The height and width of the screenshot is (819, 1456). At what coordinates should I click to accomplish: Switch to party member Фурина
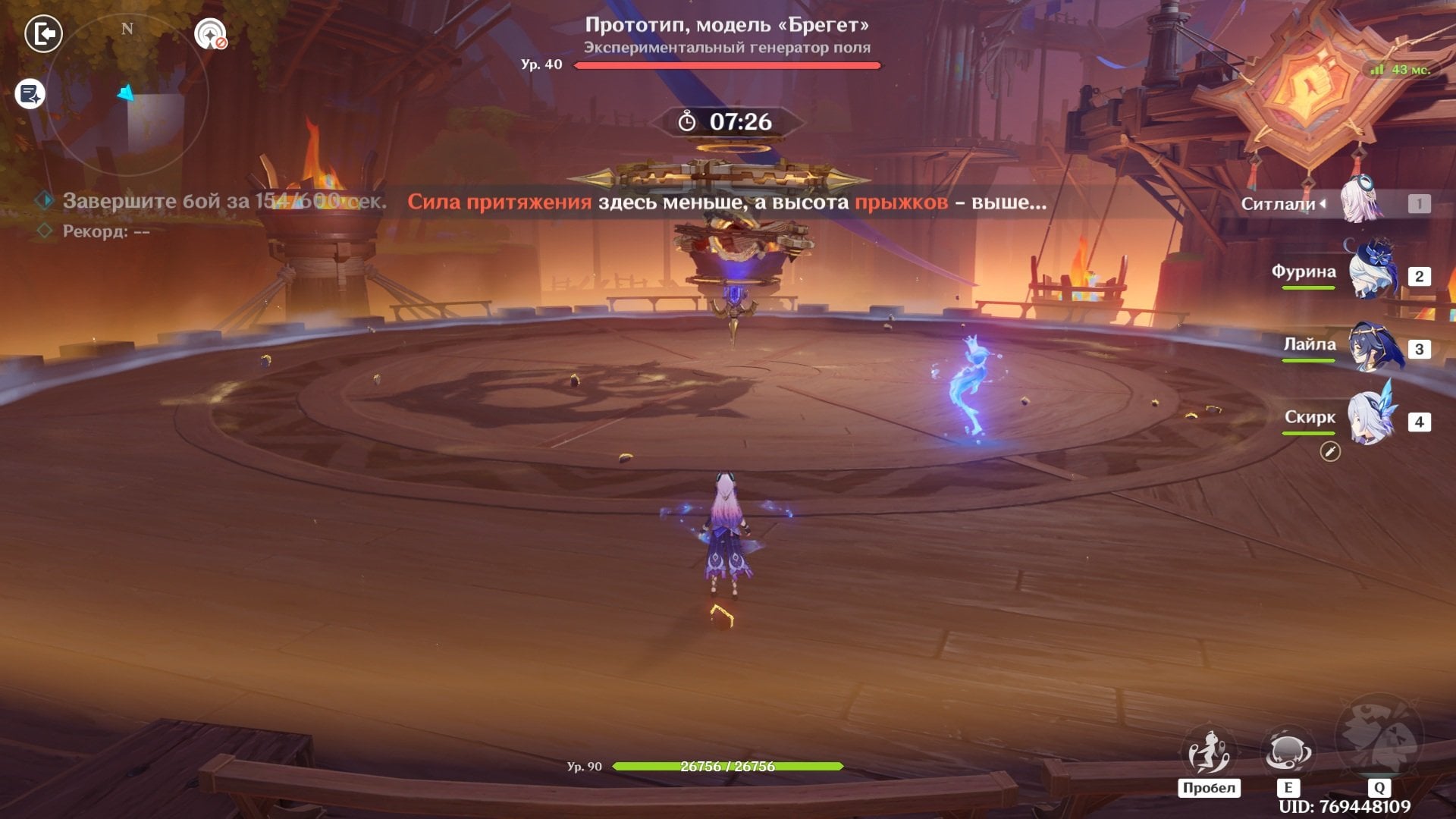point(1371,273)
